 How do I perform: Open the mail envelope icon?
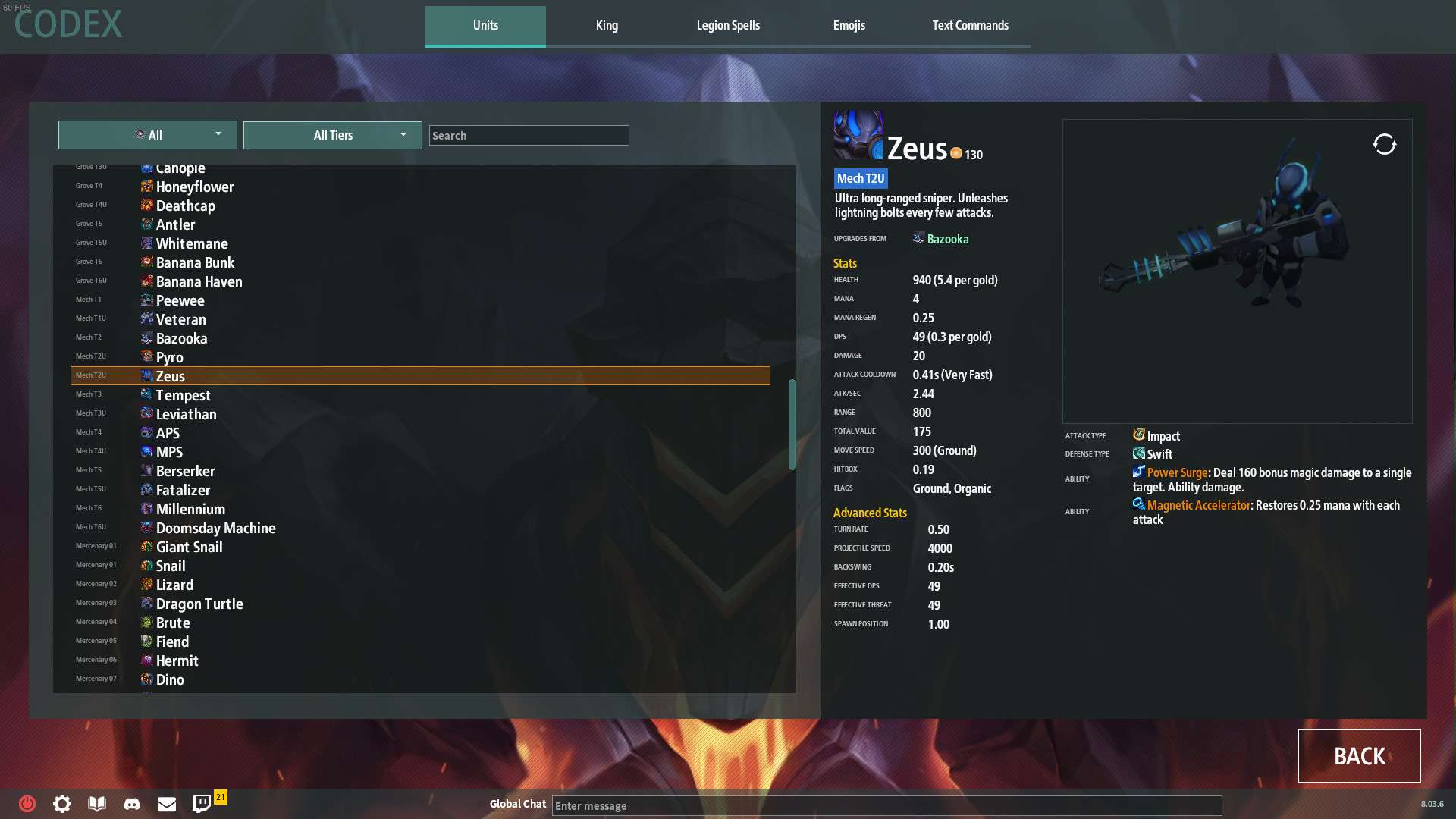pyautogui.click(x=167, y=804)
